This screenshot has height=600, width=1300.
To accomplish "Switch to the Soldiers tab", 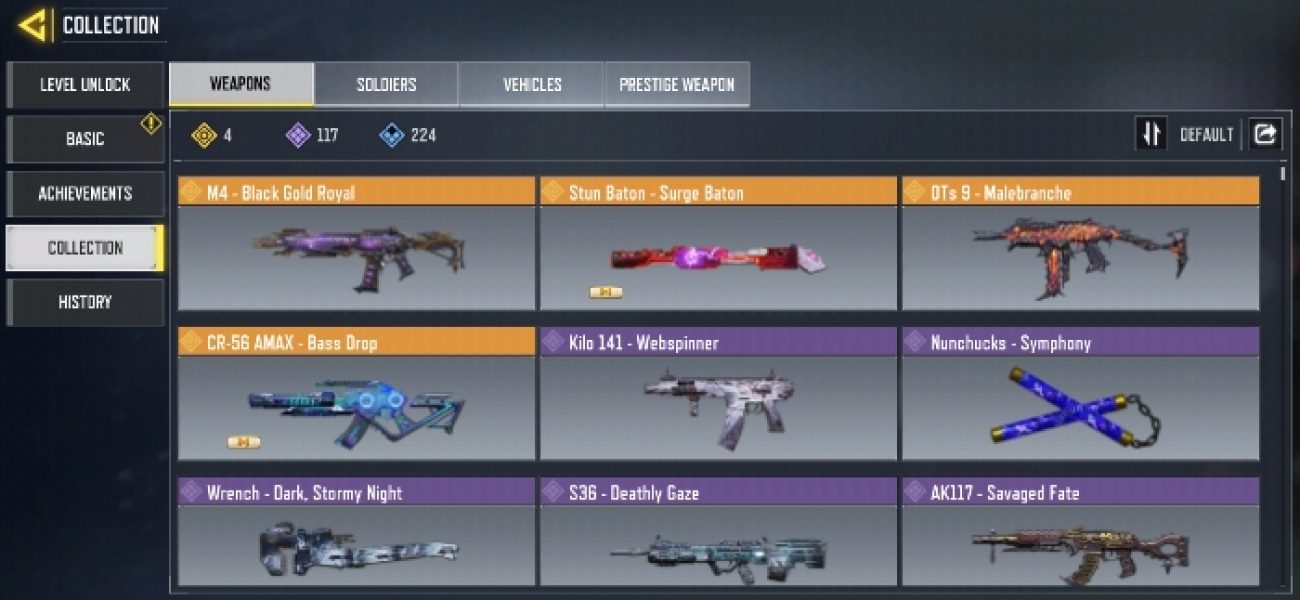I will tap(386, 85).
